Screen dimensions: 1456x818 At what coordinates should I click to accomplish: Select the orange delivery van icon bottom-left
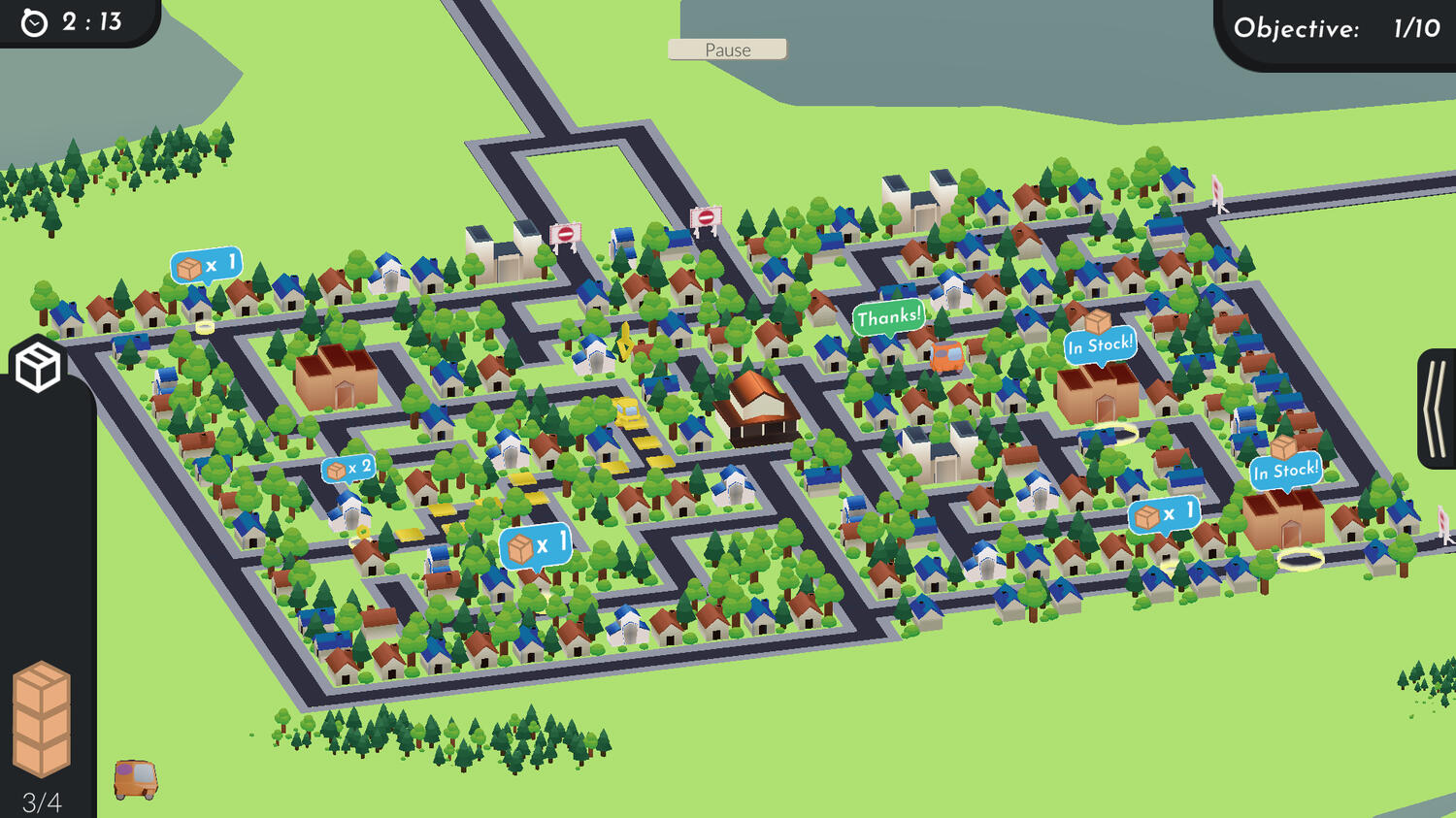click(136, 776)
